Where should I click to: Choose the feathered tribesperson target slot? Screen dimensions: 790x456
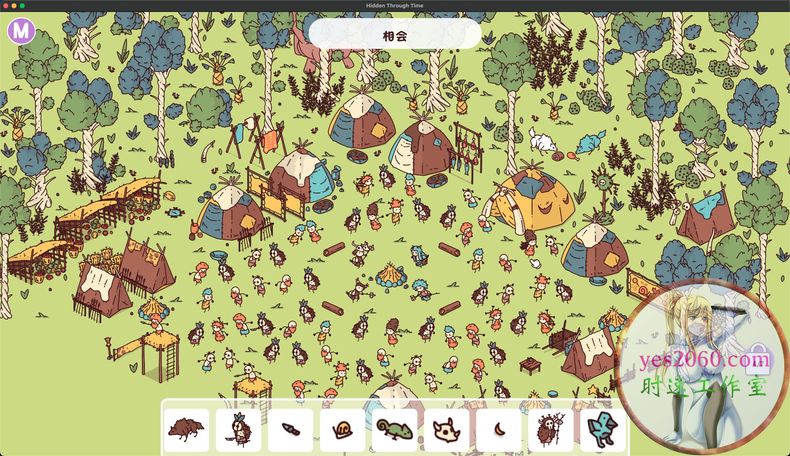pyautogui.click(x=238, y=430)
